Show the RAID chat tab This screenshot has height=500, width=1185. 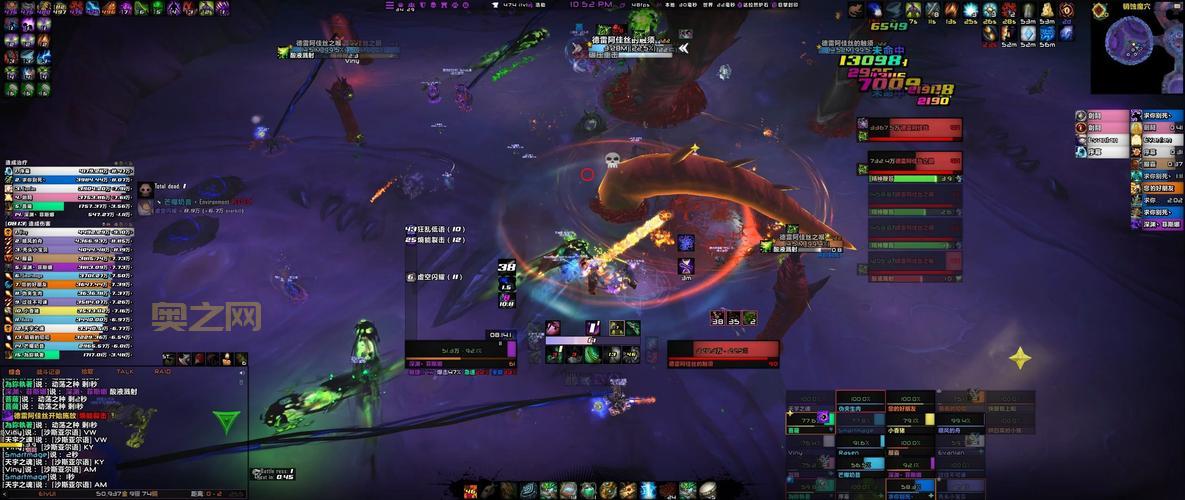(162, 371)
